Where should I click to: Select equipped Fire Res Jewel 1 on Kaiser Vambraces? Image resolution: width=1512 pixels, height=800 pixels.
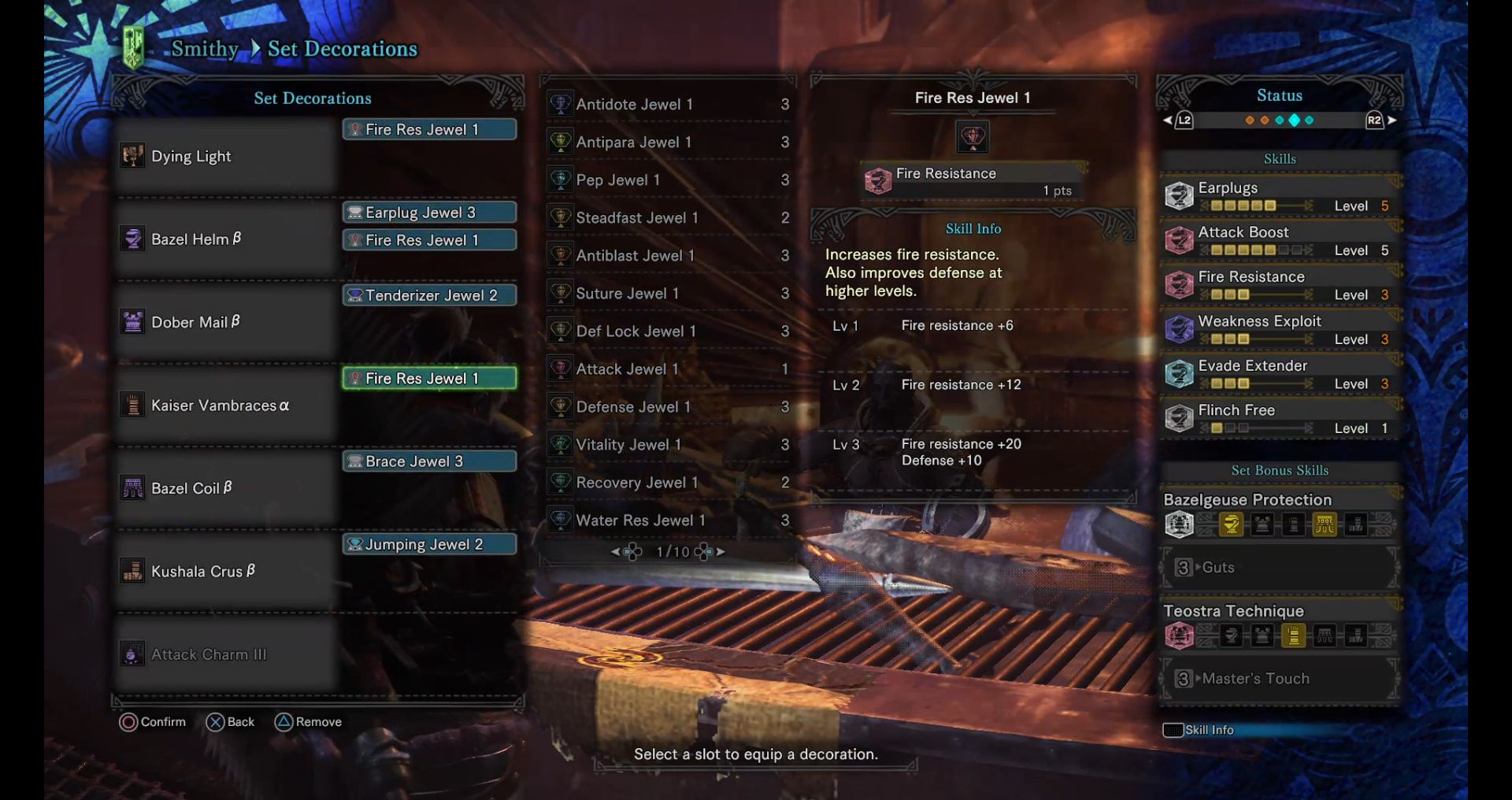tap(428, 378)
